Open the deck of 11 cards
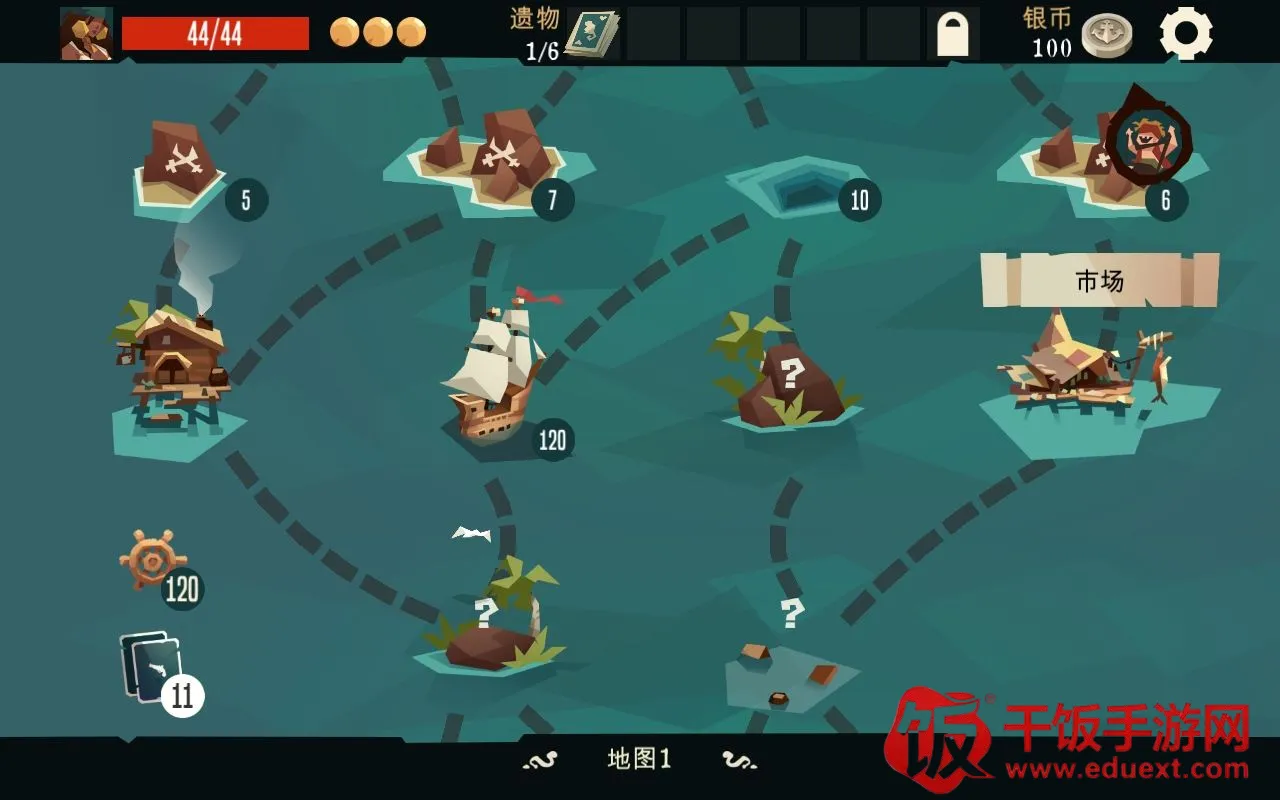Screen dimensions: 1280x800 pos(153,668)
